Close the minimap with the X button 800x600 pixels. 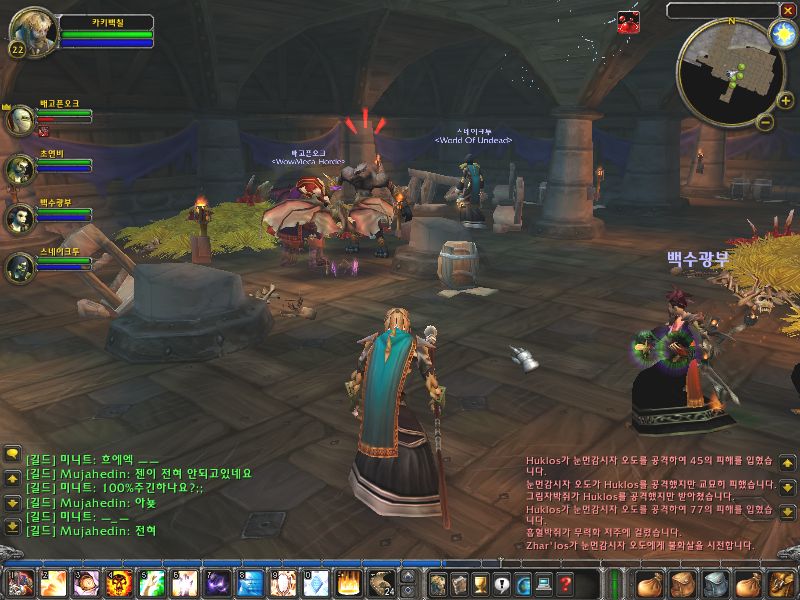788,10
